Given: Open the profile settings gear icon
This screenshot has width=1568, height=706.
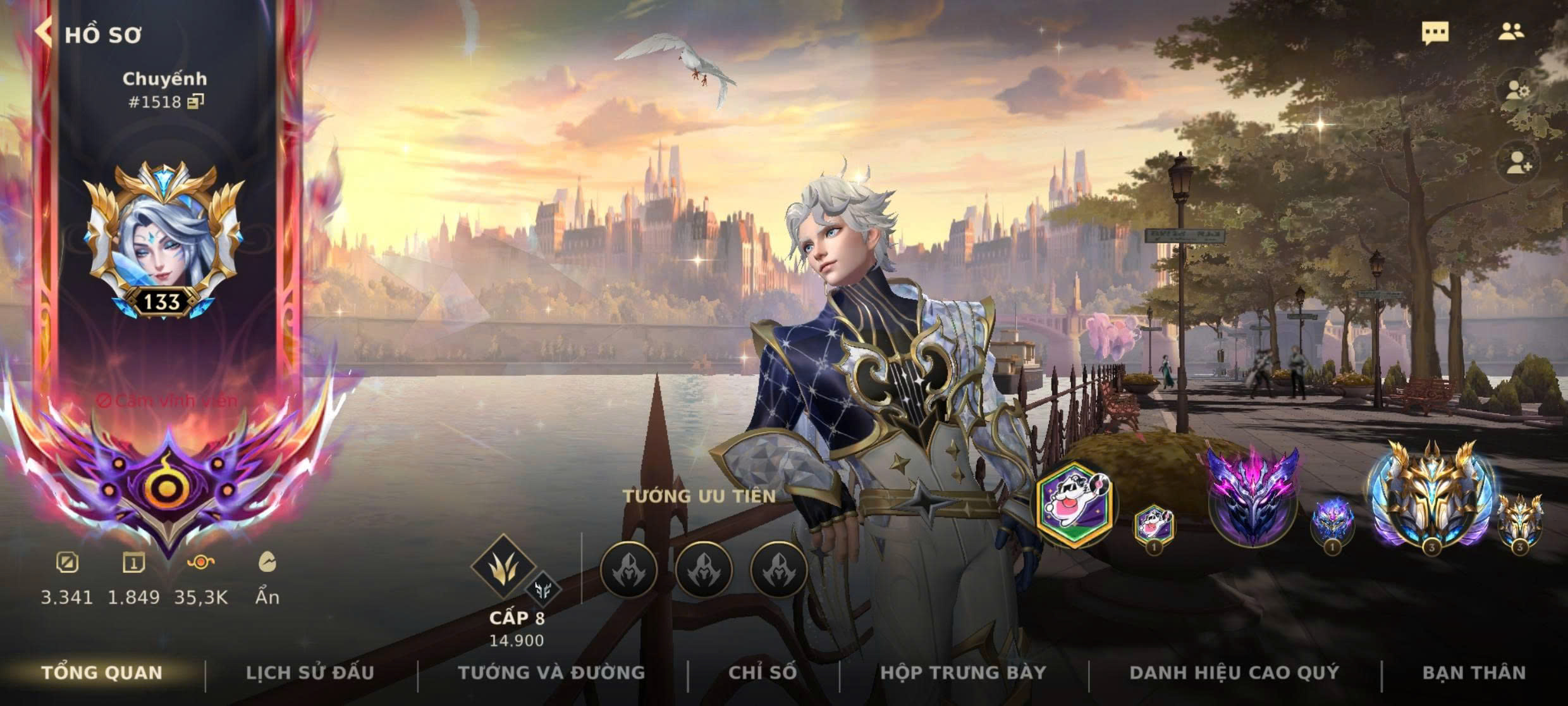Looking at the screenshot, I should coord(1517,92).
